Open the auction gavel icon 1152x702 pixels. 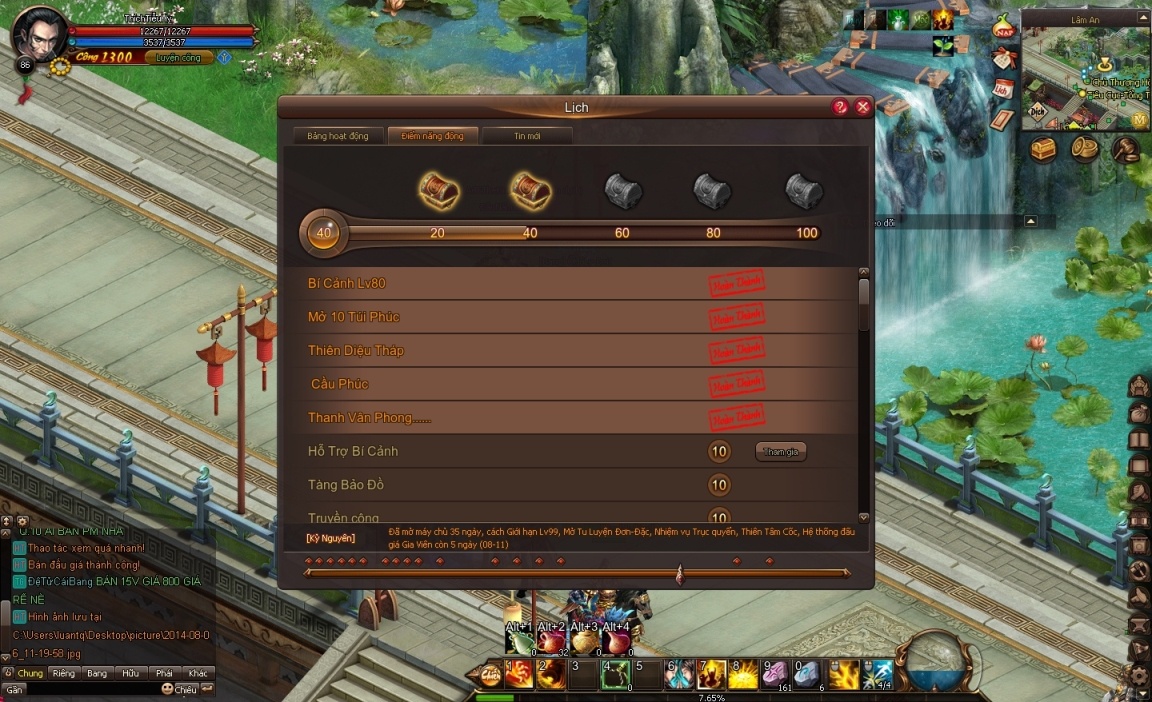point(1125,149)
